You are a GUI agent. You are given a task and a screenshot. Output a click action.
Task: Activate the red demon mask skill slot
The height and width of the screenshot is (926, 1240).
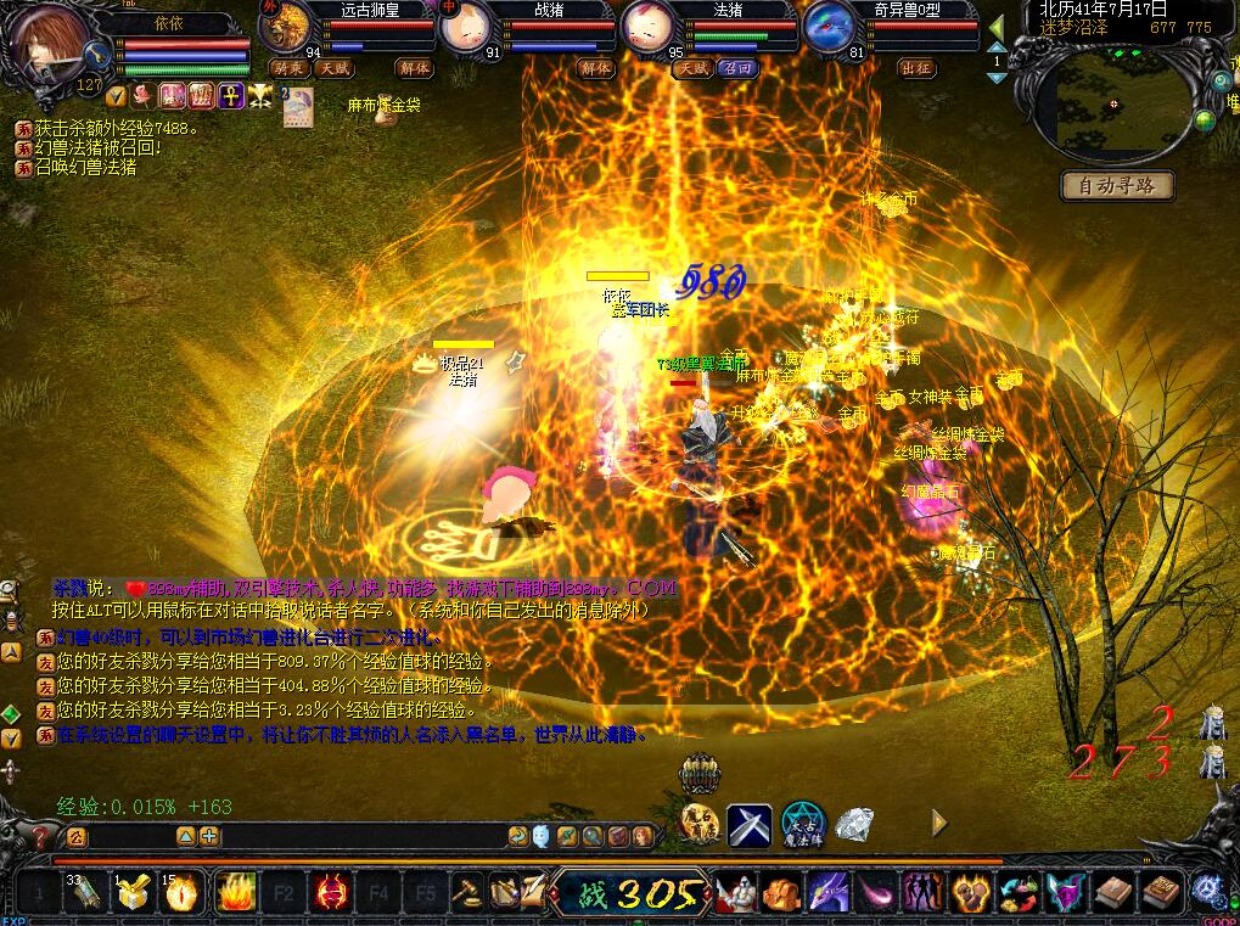coord(332,891)
